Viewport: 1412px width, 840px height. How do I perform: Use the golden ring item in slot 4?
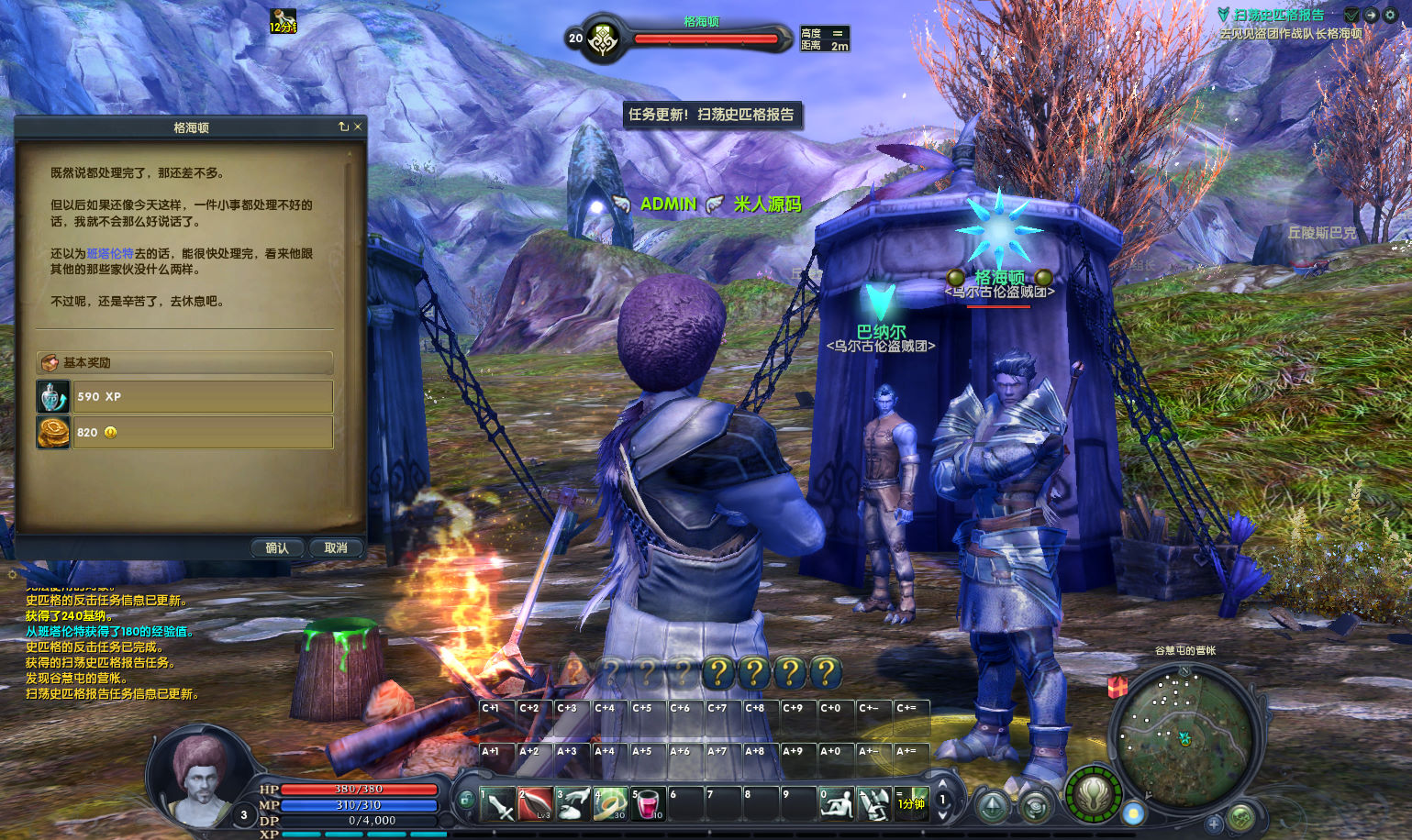pyautogui.click(x=610, y=804)
